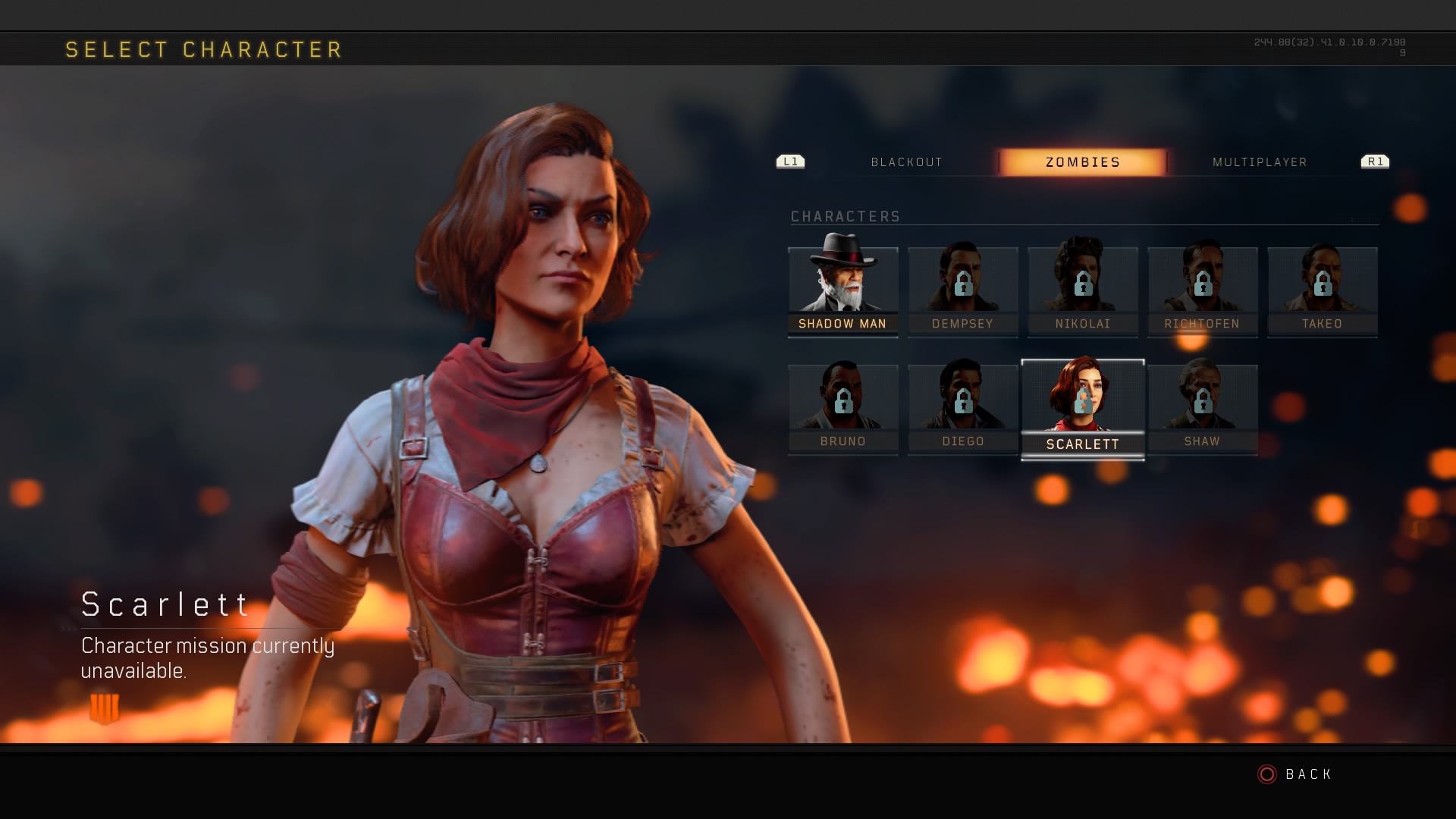This screenshot has height=819, width=1456.
Task: Choose the Shadow Man character
Action: coord(843,290)
